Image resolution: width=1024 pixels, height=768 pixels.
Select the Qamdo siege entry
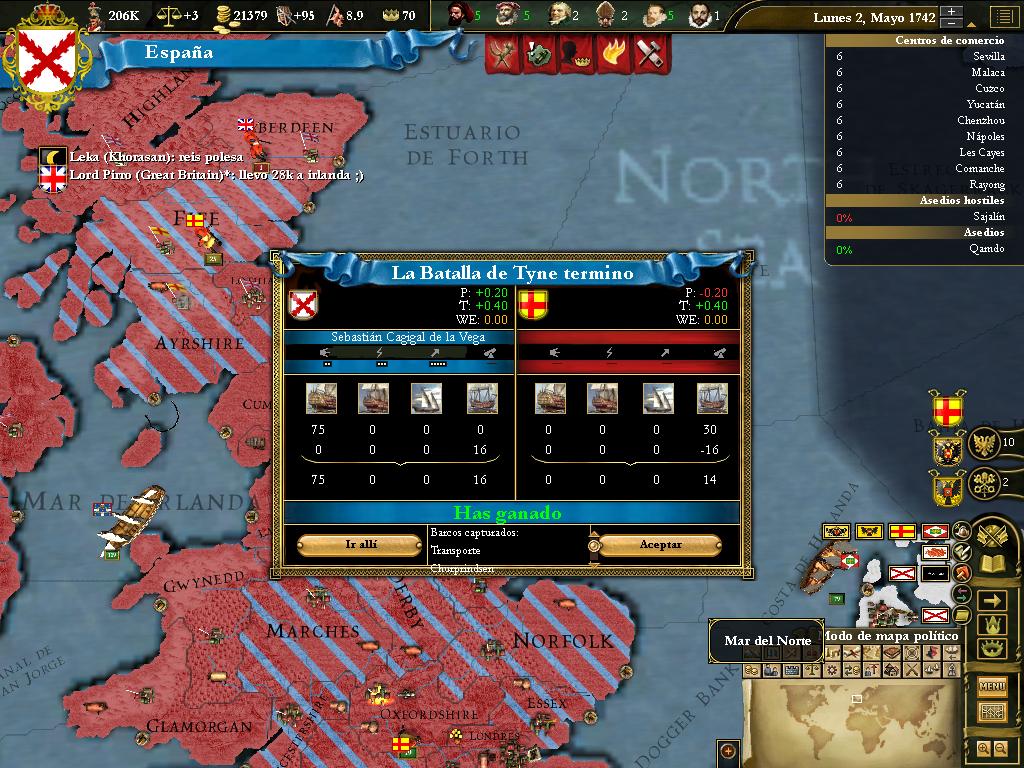(x=986, y=249)
